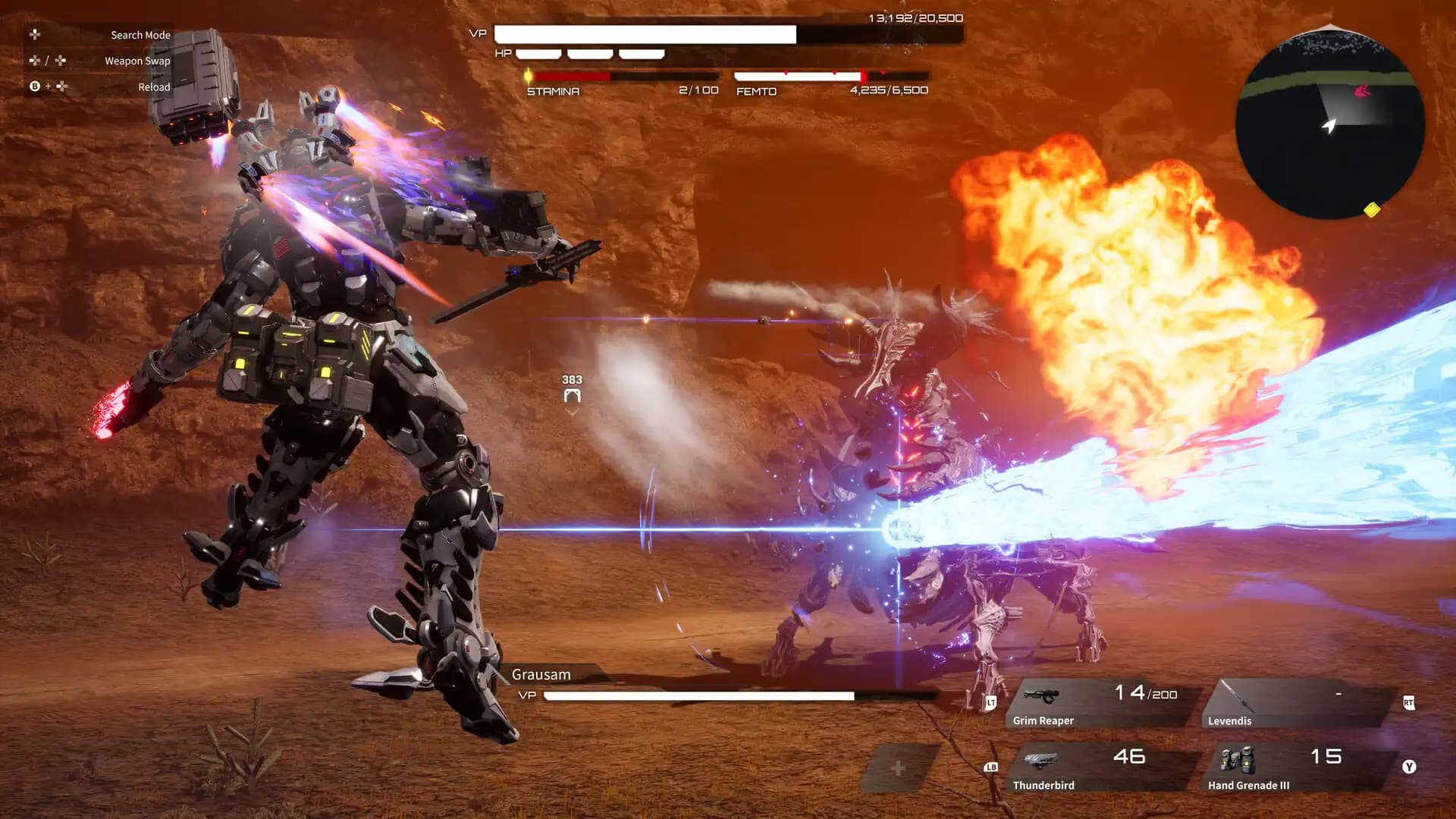Toggle Search Mode from the control hints
The width and height of the screenshot is (1456, 819).
click(x=140, y=34)
